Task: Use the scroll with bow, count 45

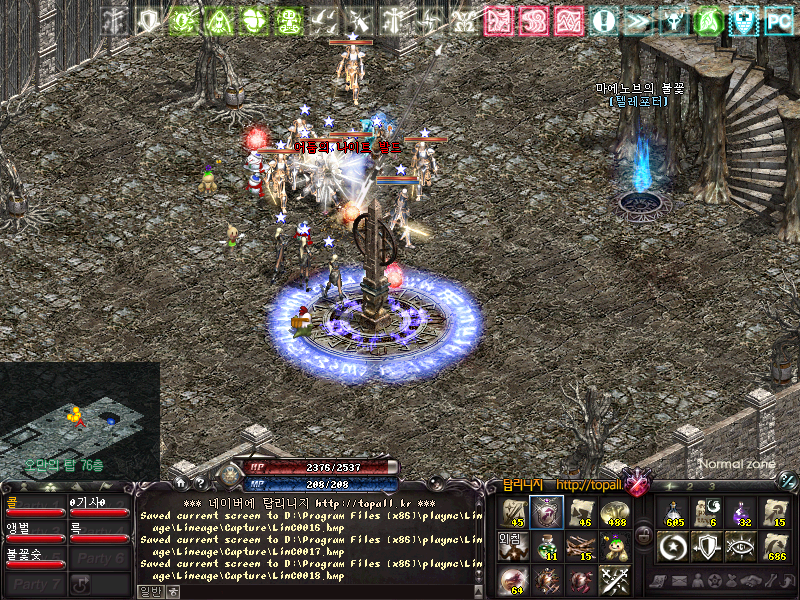Action: pos(512,512)
